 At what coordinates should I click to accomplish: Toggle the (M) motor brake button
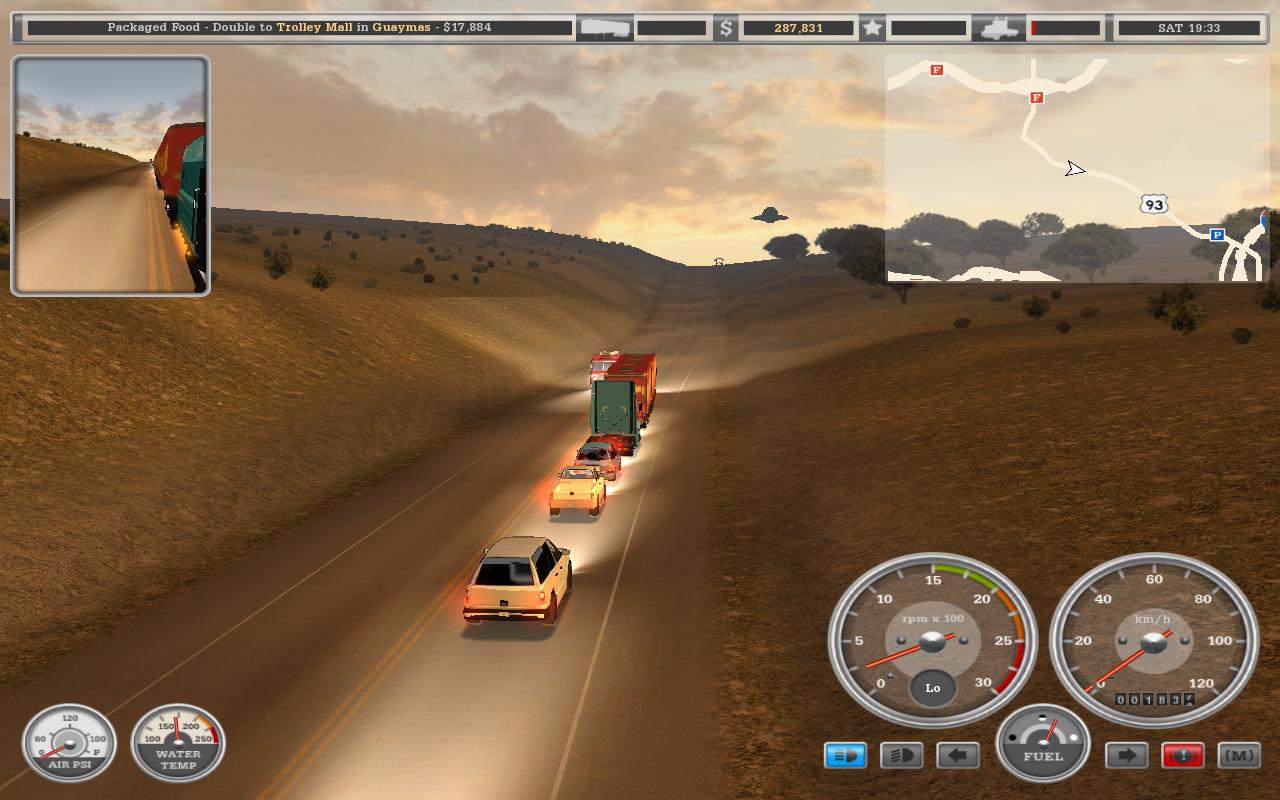pyautogui.click(x=1239, y=755)
